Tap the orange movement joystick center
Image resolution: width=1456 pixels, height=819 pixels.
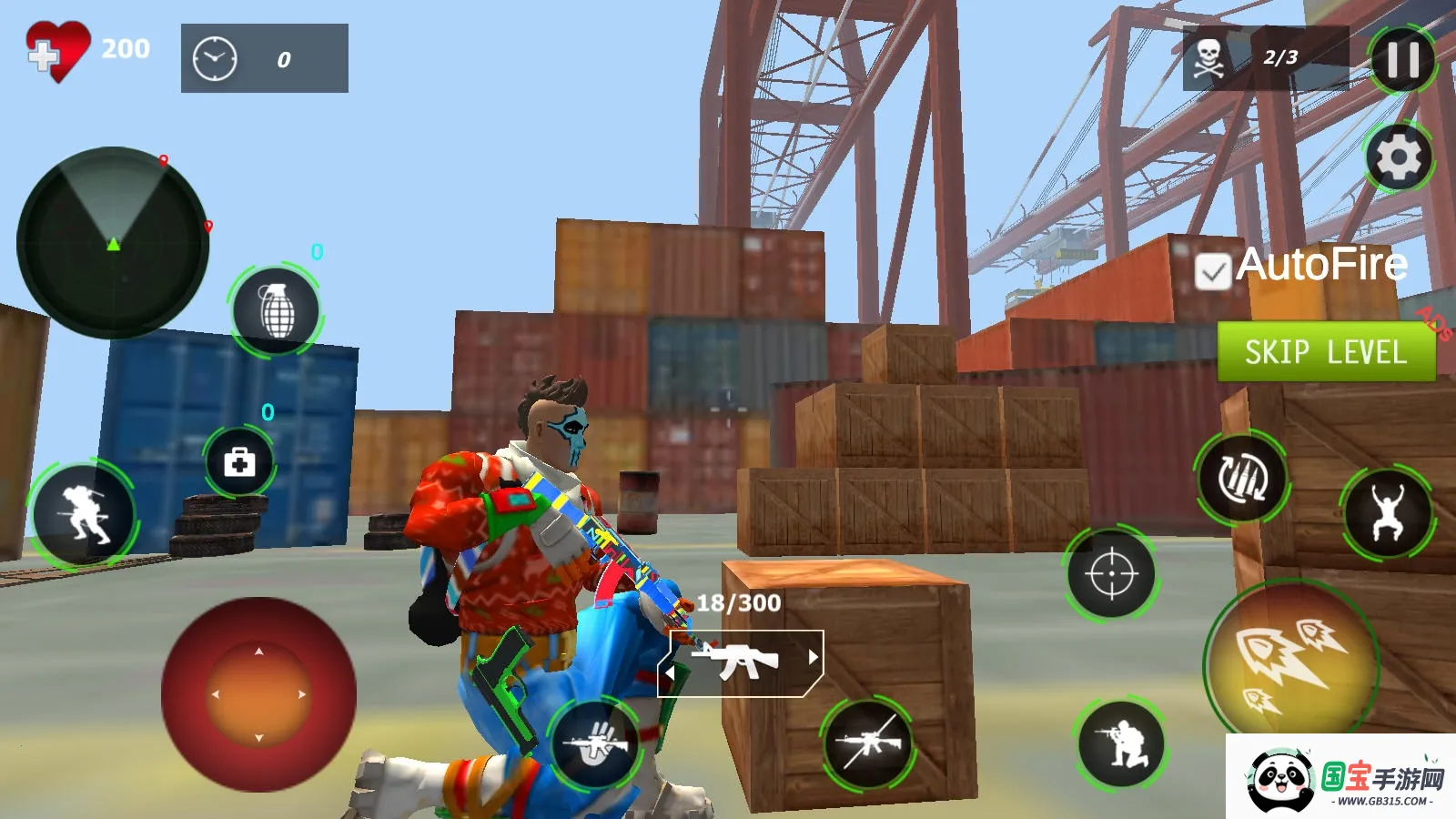pos(258,694)
